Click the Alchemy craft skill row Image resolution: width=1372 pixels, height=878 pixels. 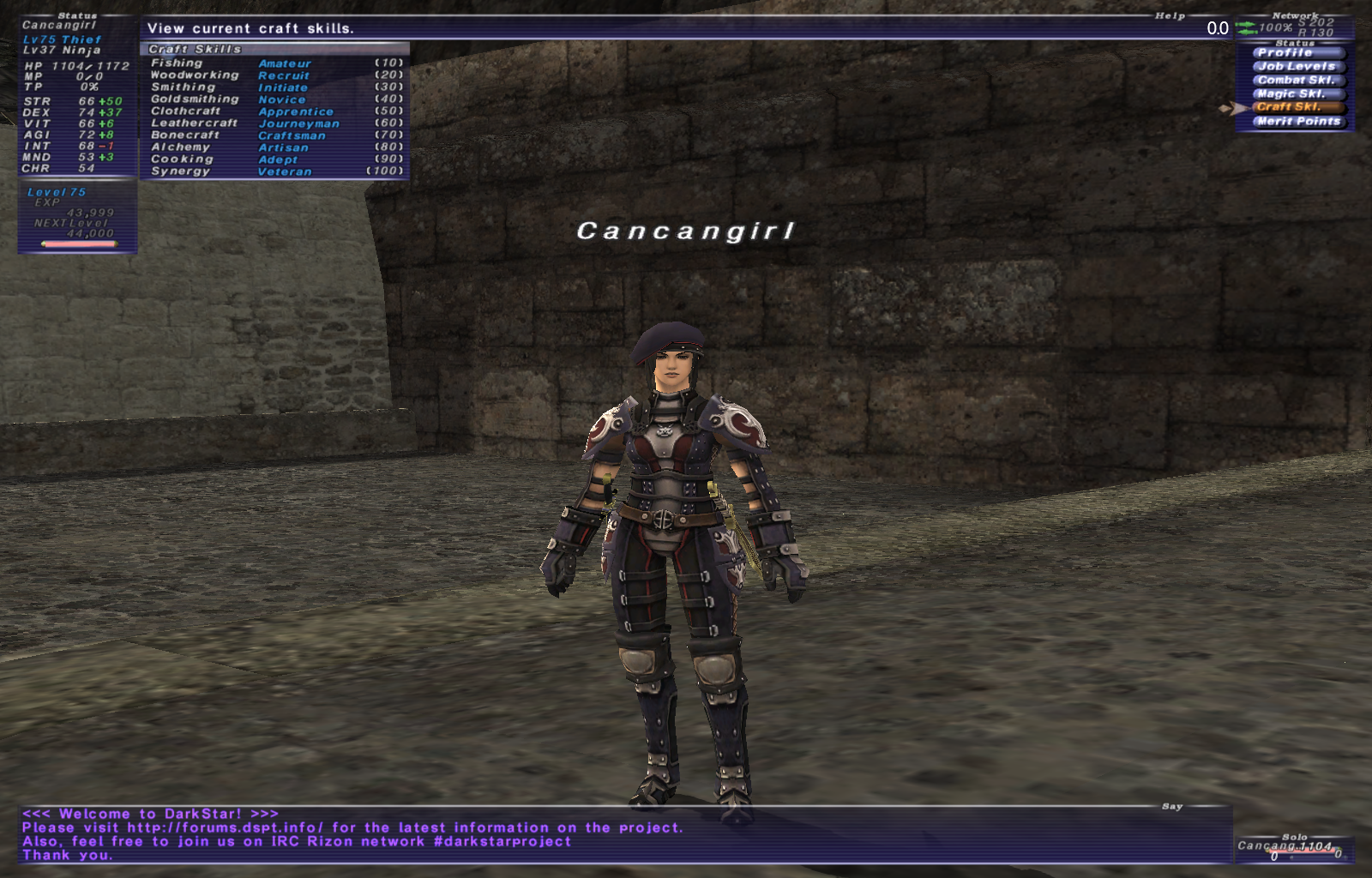[x=274, y=147]
